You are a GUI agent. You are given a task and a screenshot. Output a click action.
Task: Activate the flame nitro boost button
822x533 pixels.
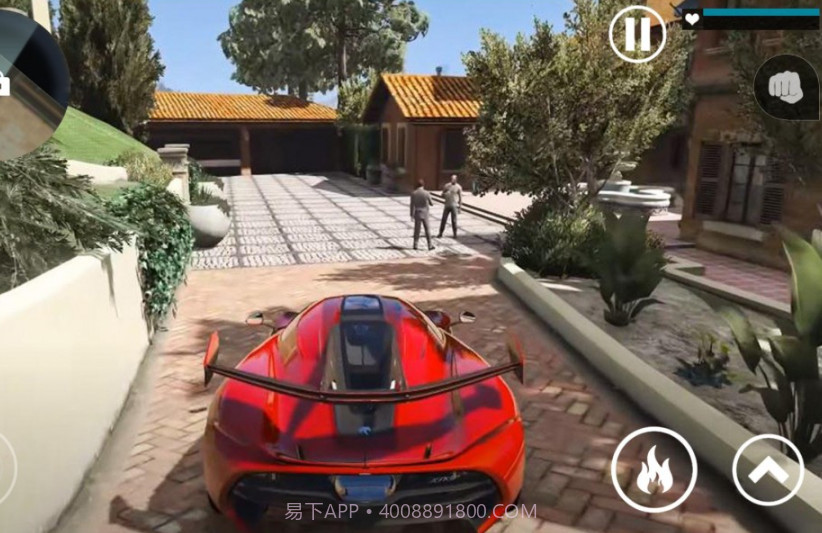tap(654, 470)
